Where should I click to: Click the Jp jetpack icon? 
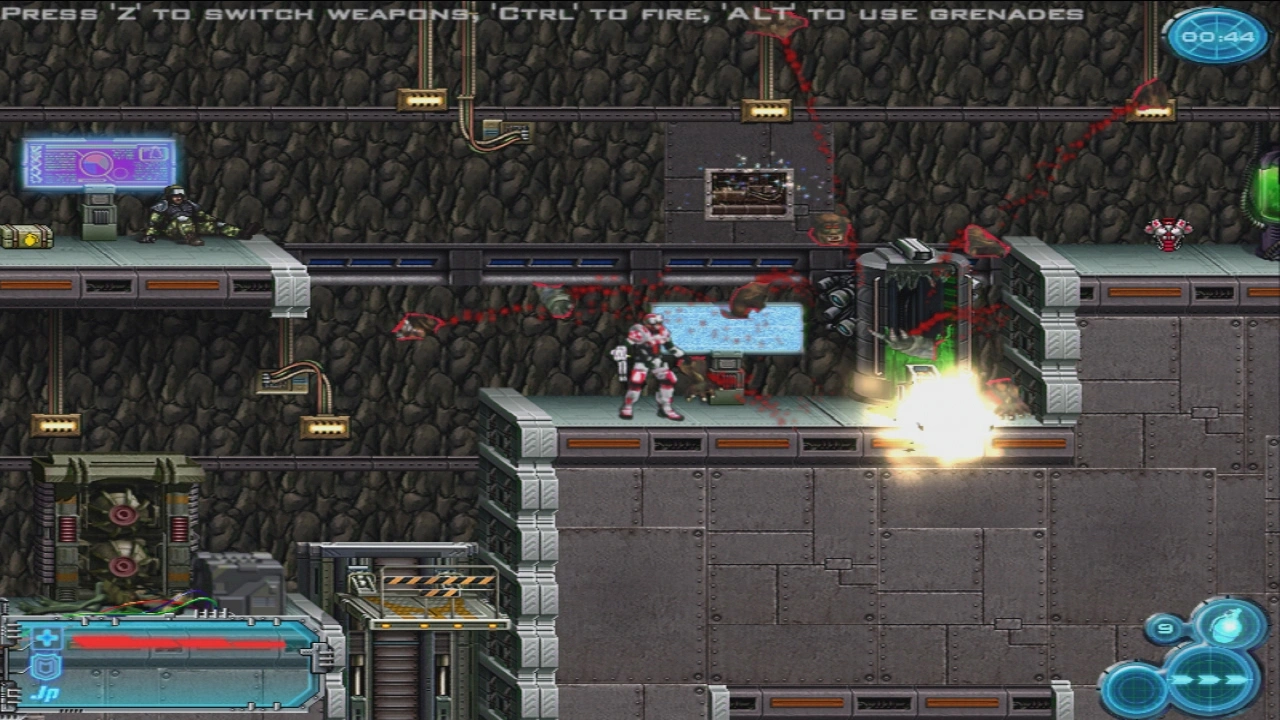click(x=45, y=692)
